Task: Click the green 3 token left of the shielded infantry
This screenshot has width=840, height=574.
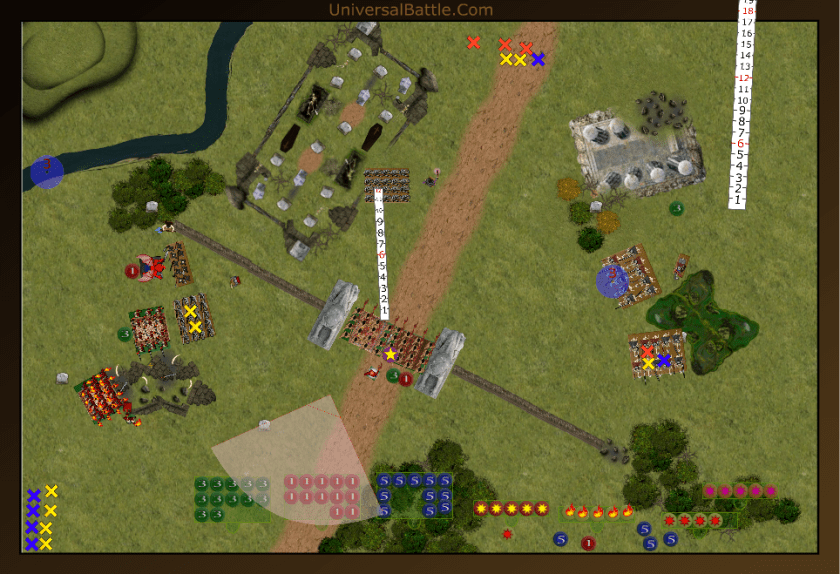Action: pos(124,334)
